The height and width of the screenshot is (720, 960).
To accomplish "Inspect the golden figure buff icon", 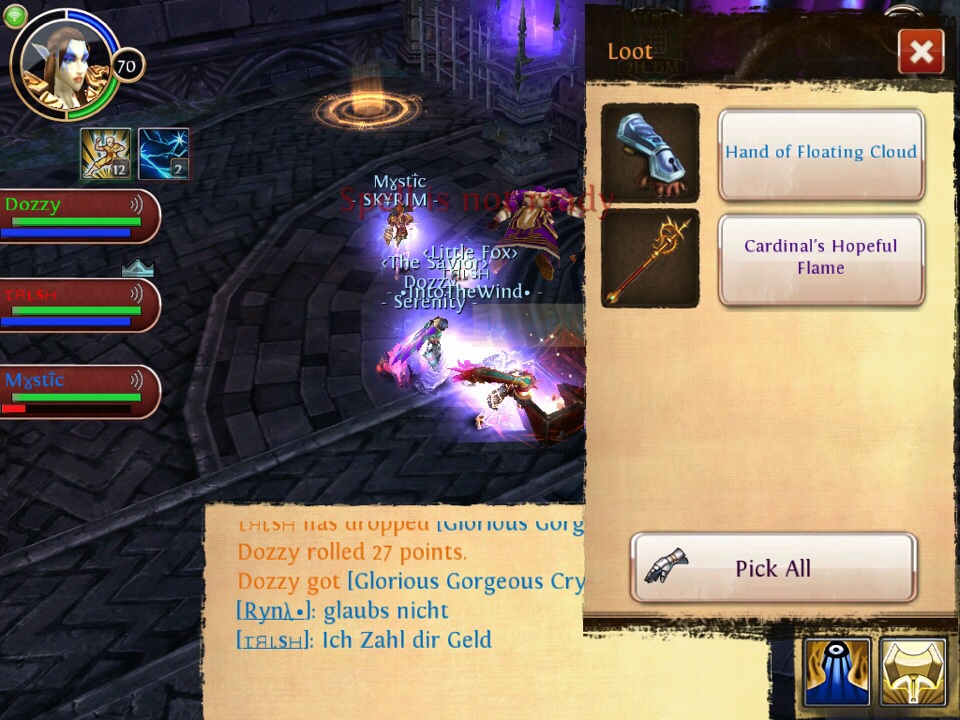I will click(x=106, y=154).
